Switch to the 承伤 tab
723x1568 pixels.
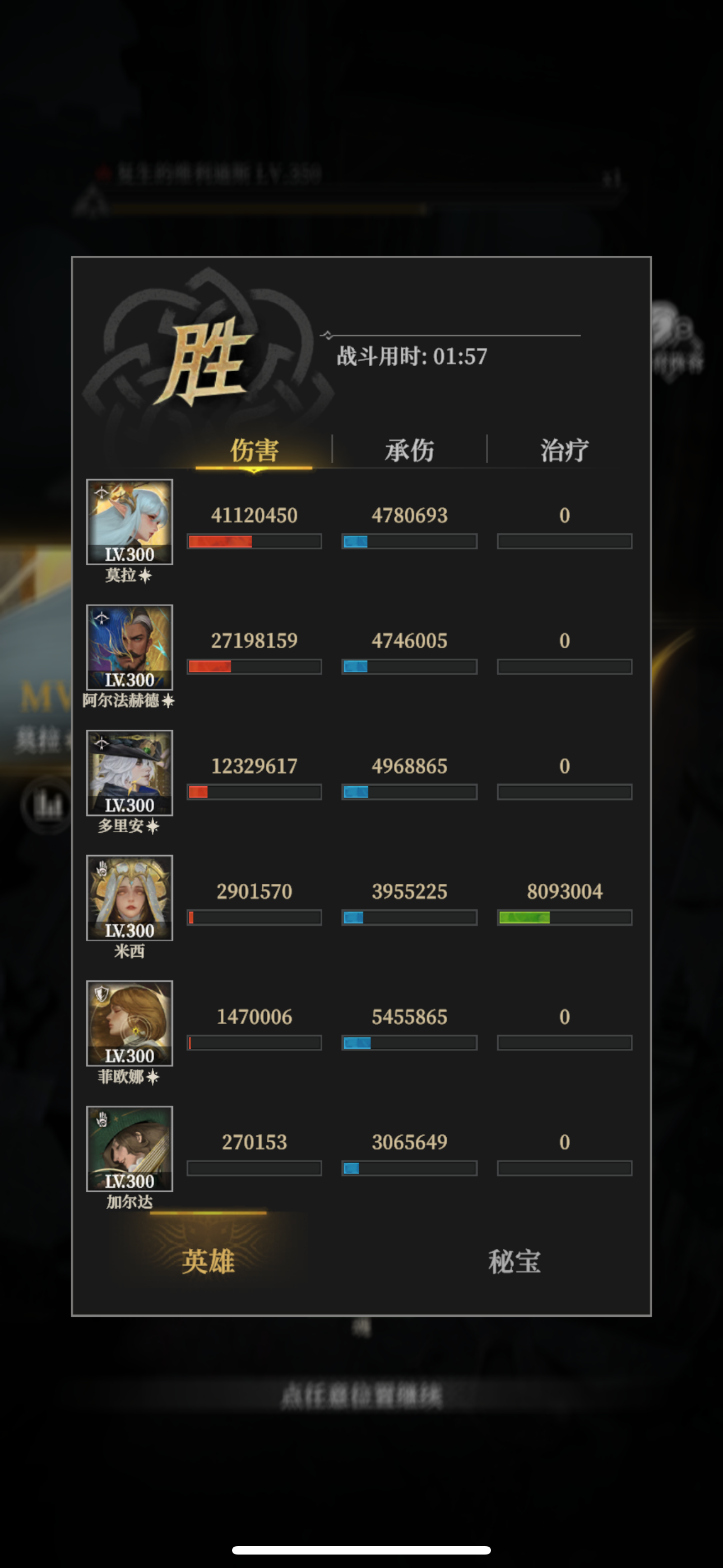(409, 449)
